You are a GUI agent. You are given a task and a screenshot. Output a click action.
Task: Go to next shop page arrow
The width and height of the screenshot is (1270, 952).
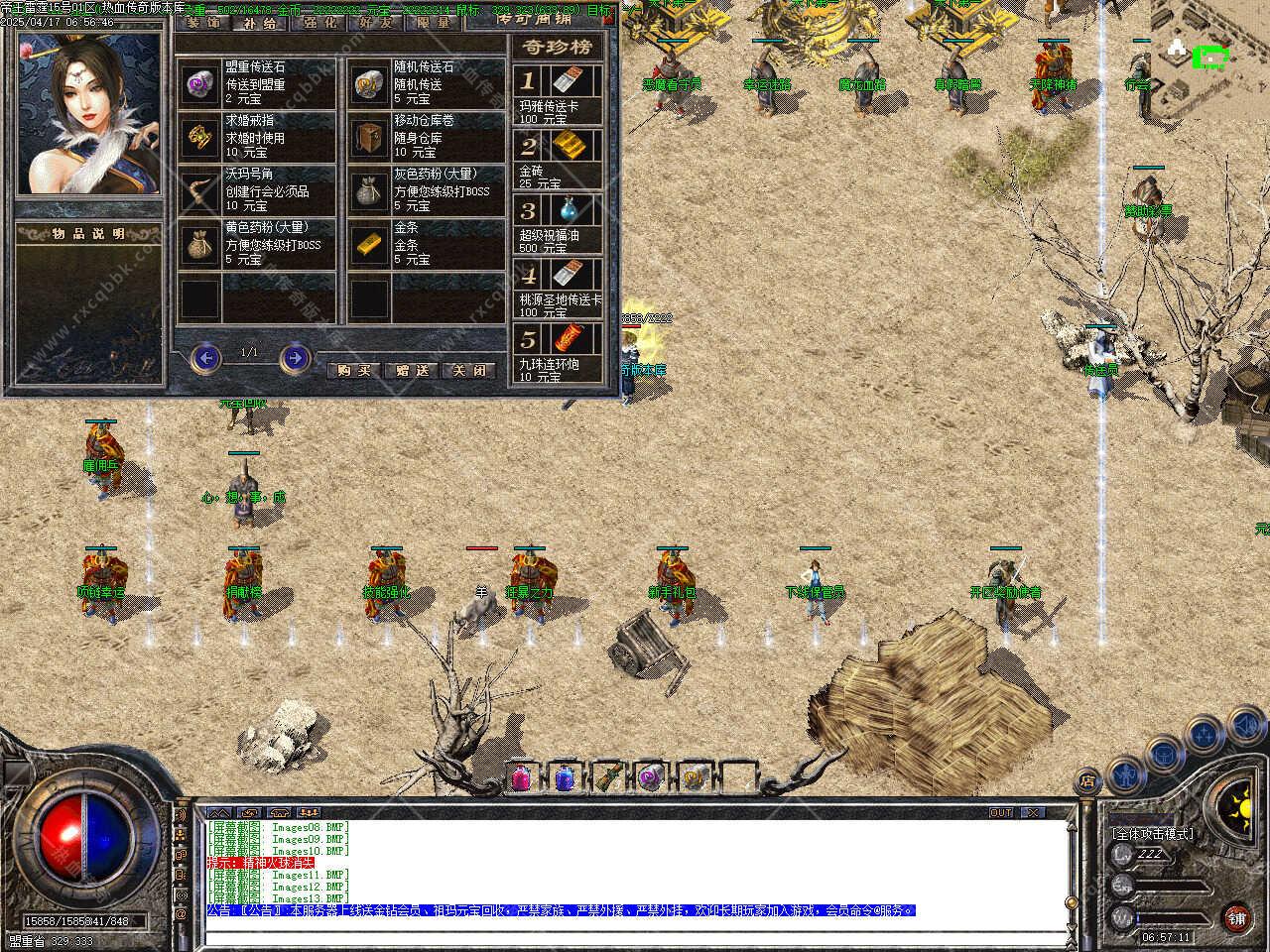click(x=295, y=357)
